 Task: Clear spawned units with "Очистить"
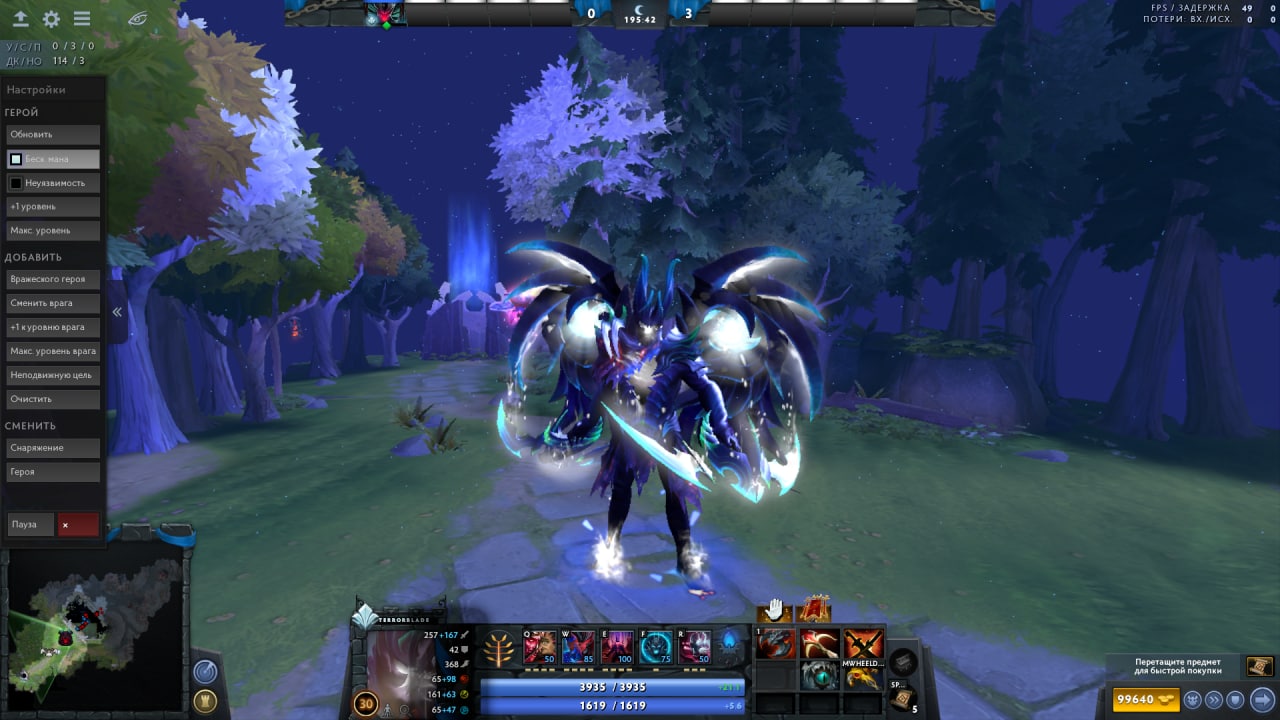(x=53, y=399)
